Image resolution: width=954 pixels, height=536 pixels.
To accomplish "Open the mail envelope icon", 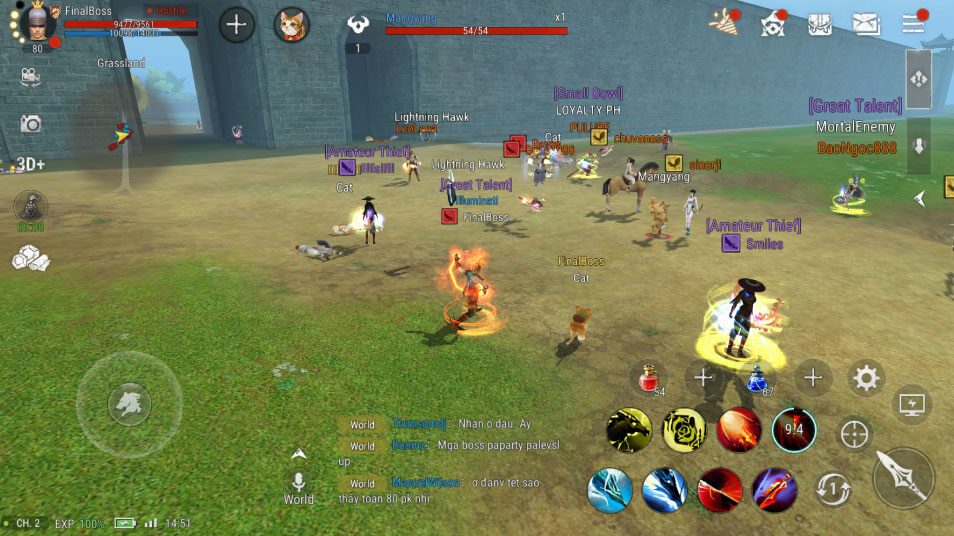I will (866, 24).
